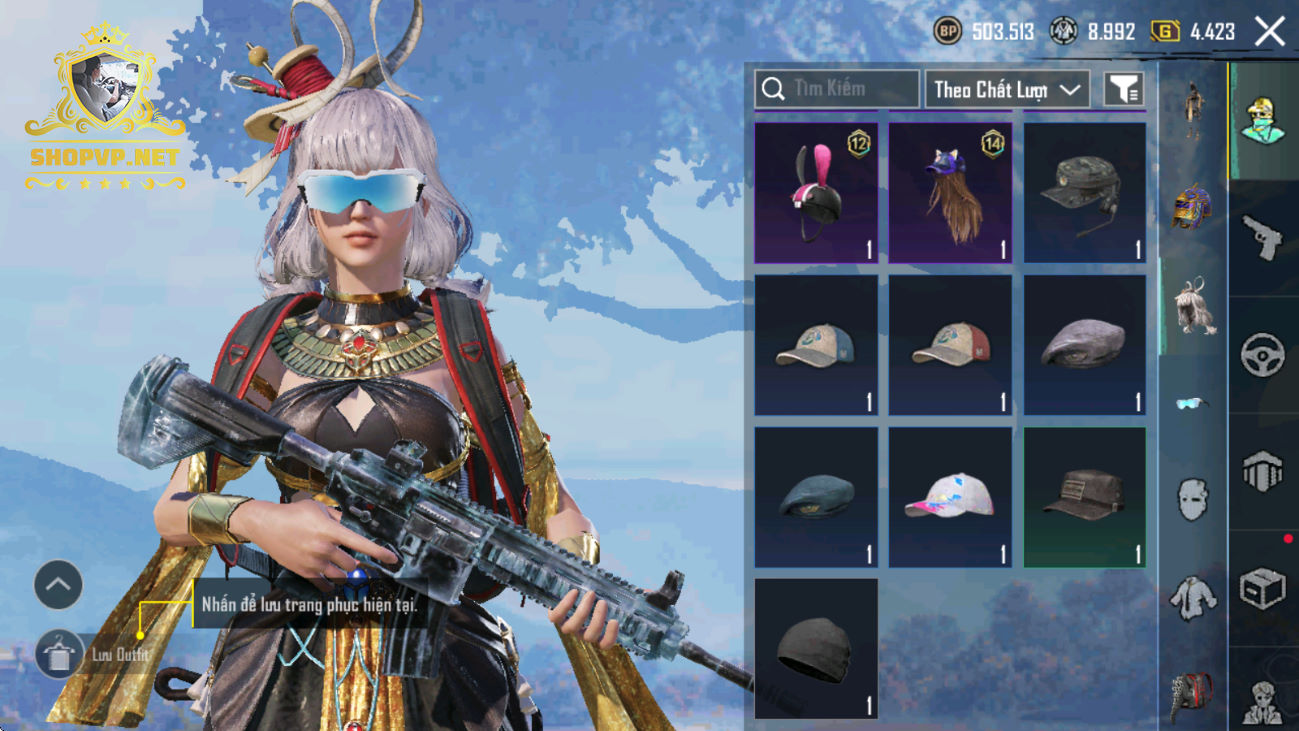Pick the beige baseball cap with blue brim
This screenshot has height=731, width=1299.
pyautogui.click(x=816, y=345)
